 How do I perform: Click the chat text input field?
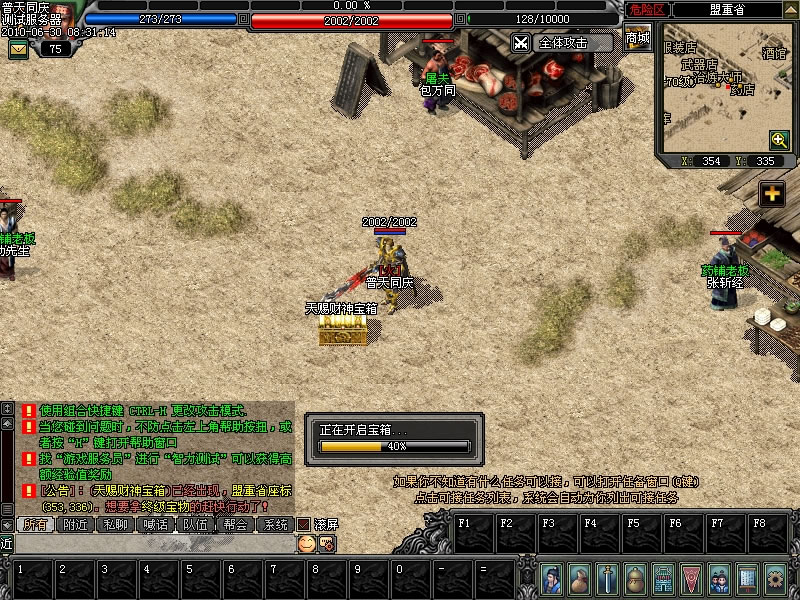150,543
